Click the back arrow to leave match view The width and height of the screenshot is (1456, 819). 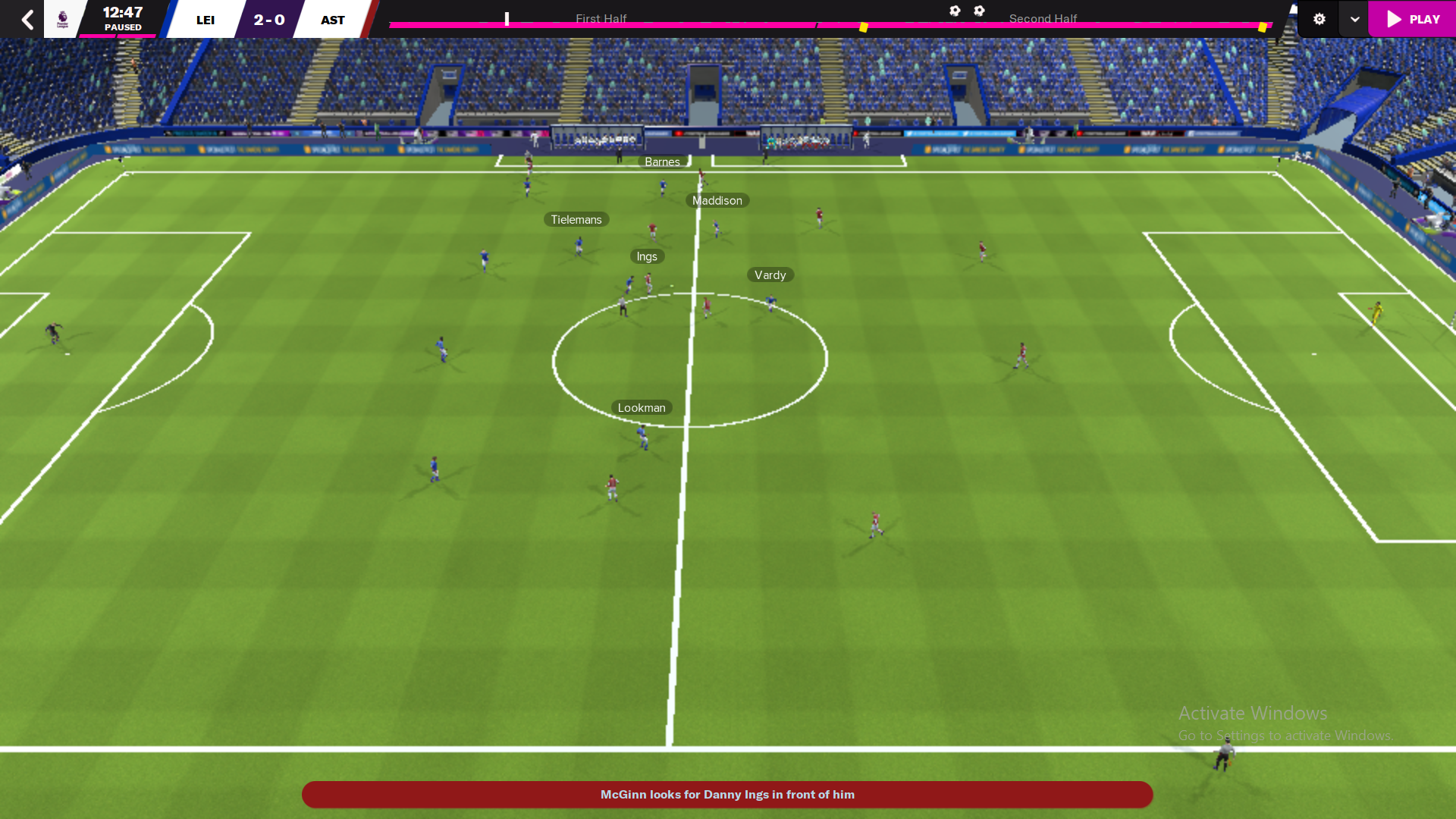pos(27,19)
